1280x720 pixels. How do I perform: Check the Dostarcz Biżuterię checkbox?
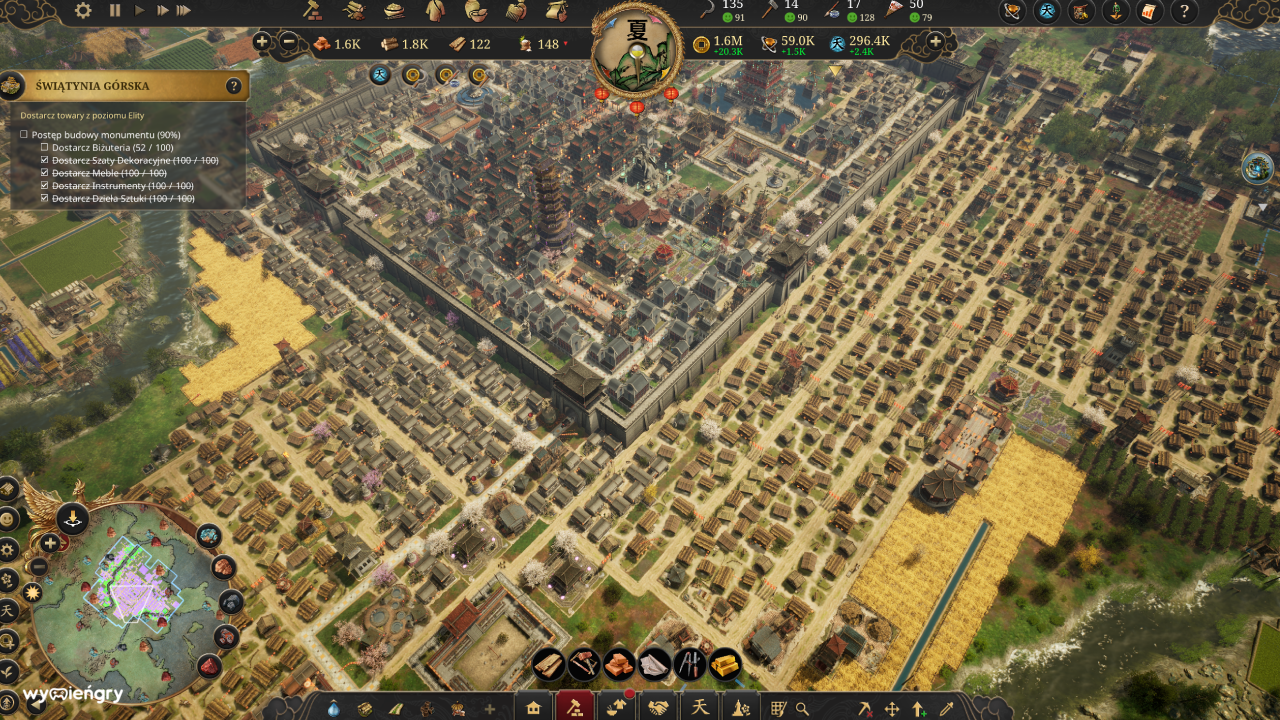tap(43, 147)
